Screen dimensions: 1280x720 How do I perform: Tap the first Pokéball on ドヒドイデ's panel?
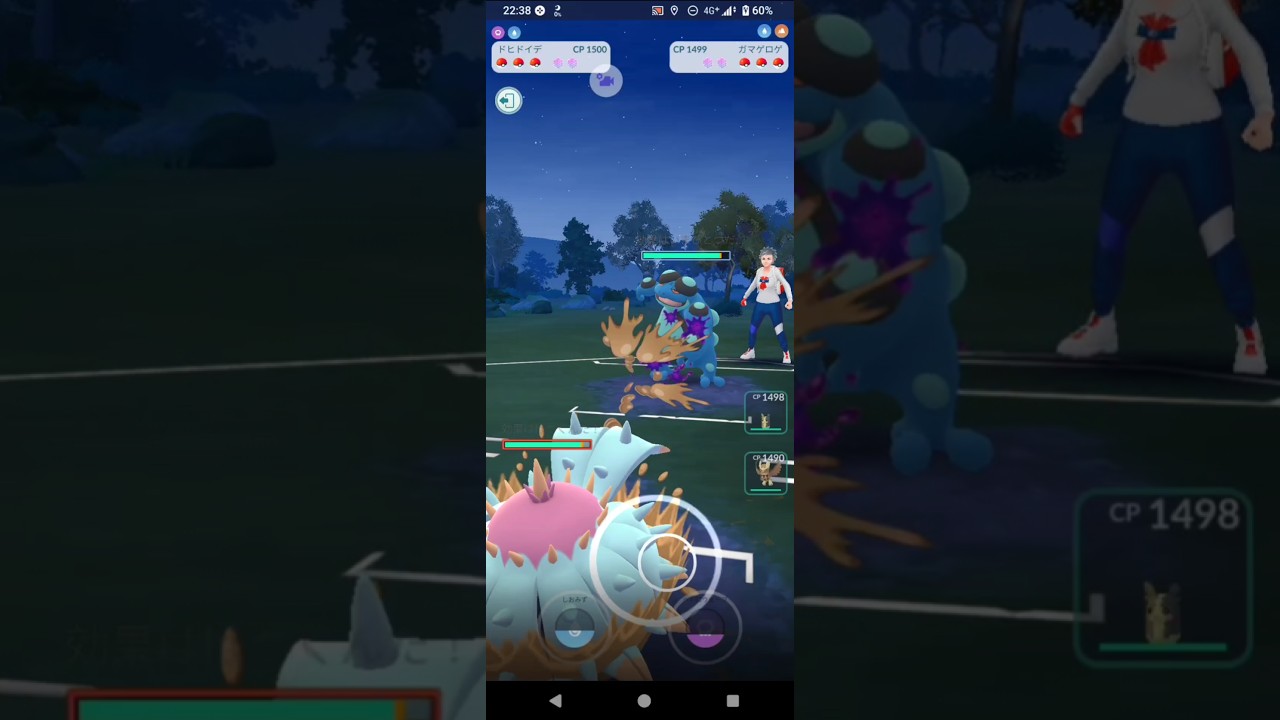(502, 62)
